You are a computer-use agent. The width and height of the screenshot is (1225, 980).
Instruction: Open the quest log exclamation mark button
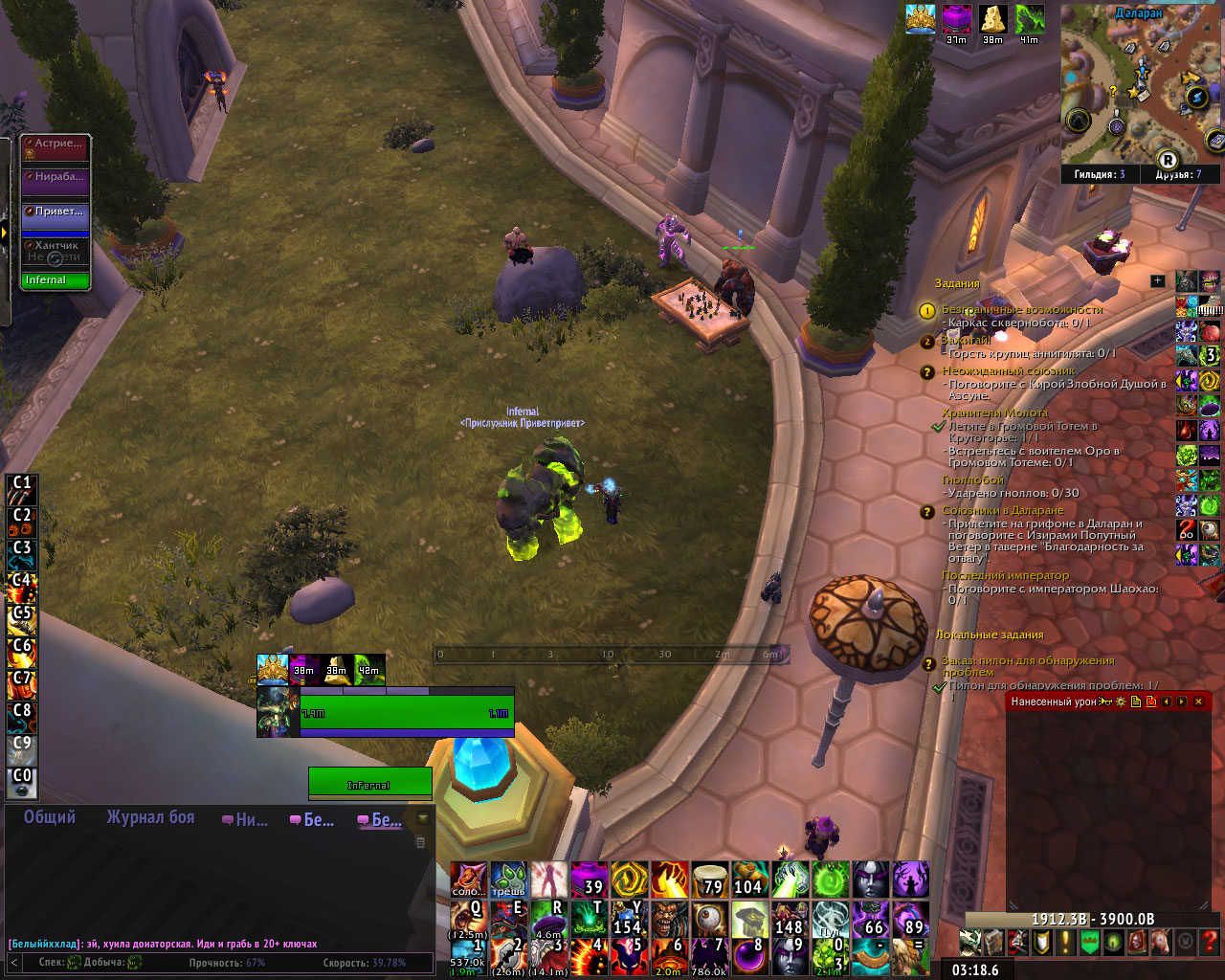point(1065,942)
